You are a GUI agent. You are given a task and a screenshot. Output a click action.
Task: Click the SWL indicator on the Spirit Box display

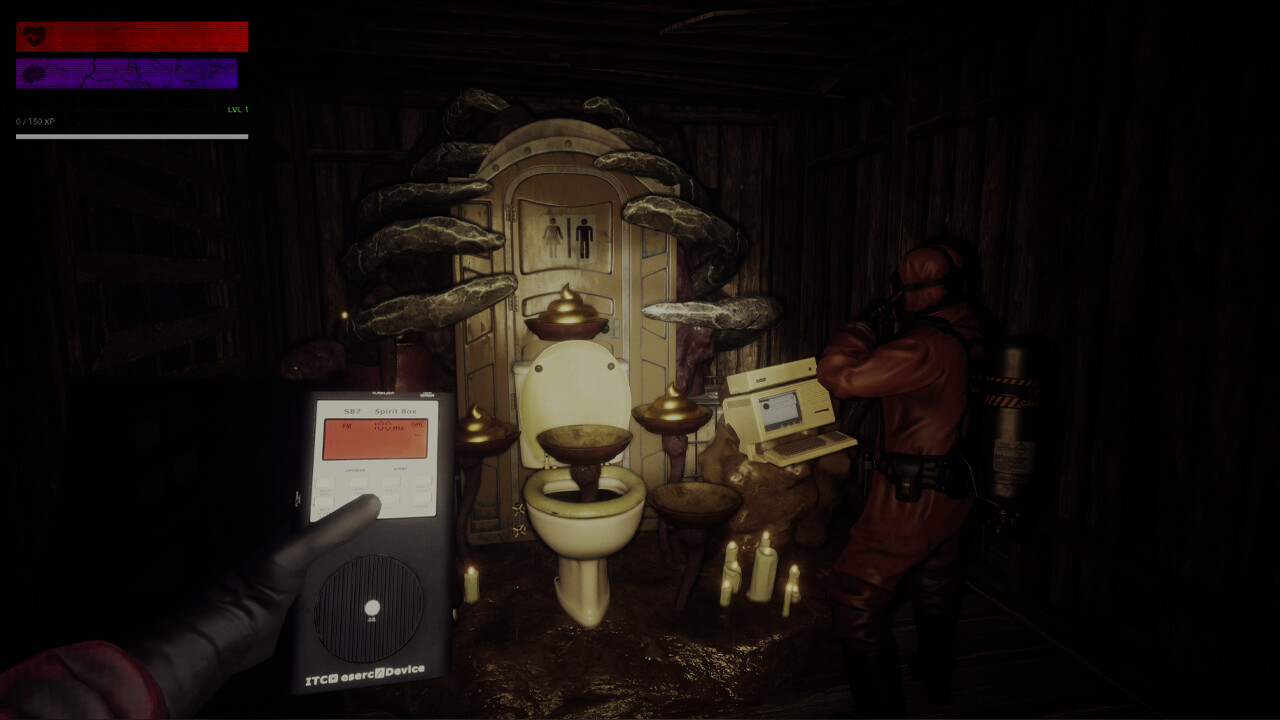click(418, 425)
